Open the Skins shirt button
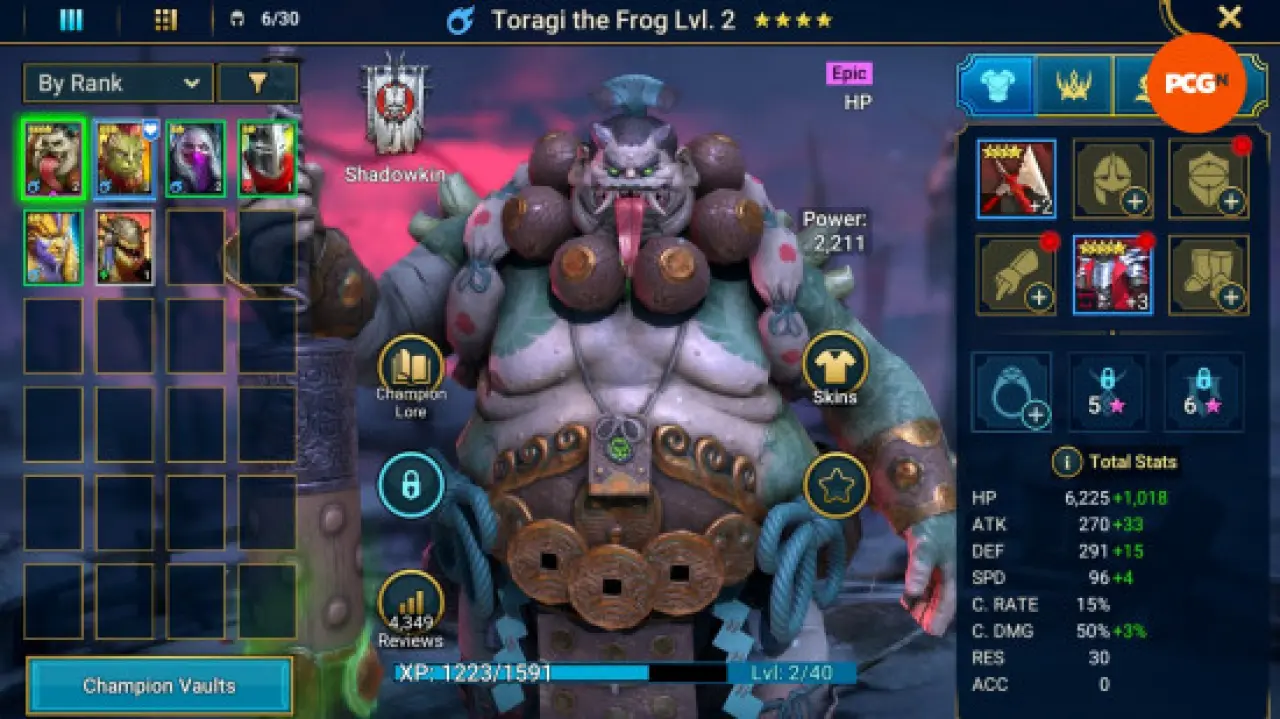 [x=835, y=365]
